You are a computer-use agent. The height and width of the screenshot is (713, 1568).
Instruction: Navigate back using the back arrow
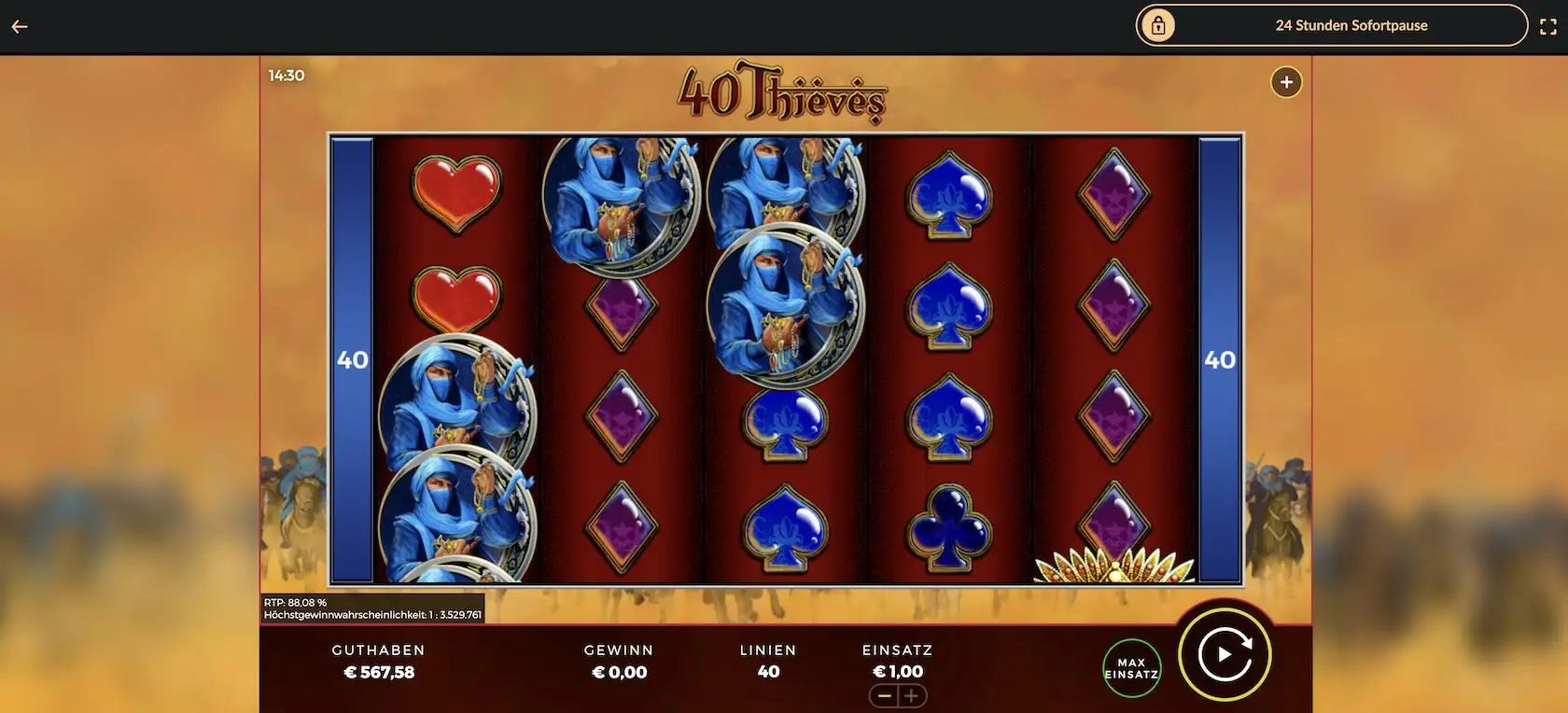point(19,25)
